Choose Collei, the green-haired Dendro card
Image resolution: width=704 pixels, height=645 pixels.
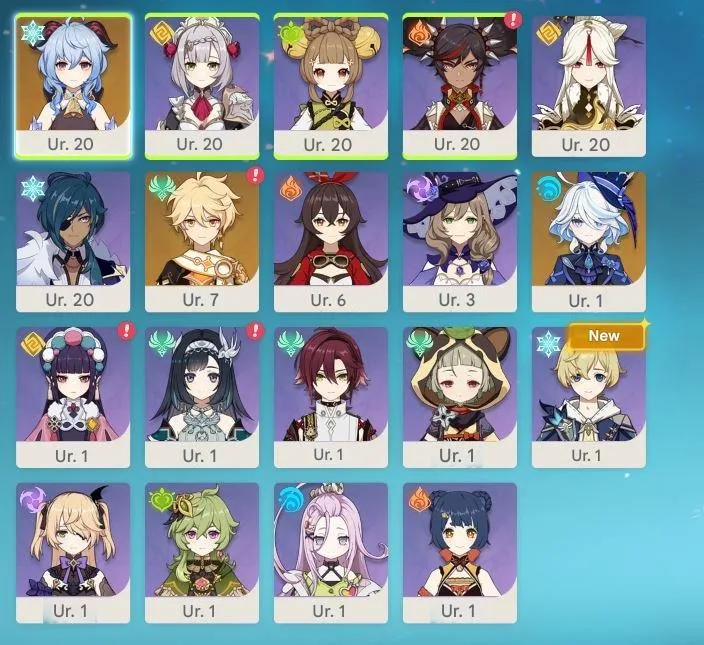(202, 548)
